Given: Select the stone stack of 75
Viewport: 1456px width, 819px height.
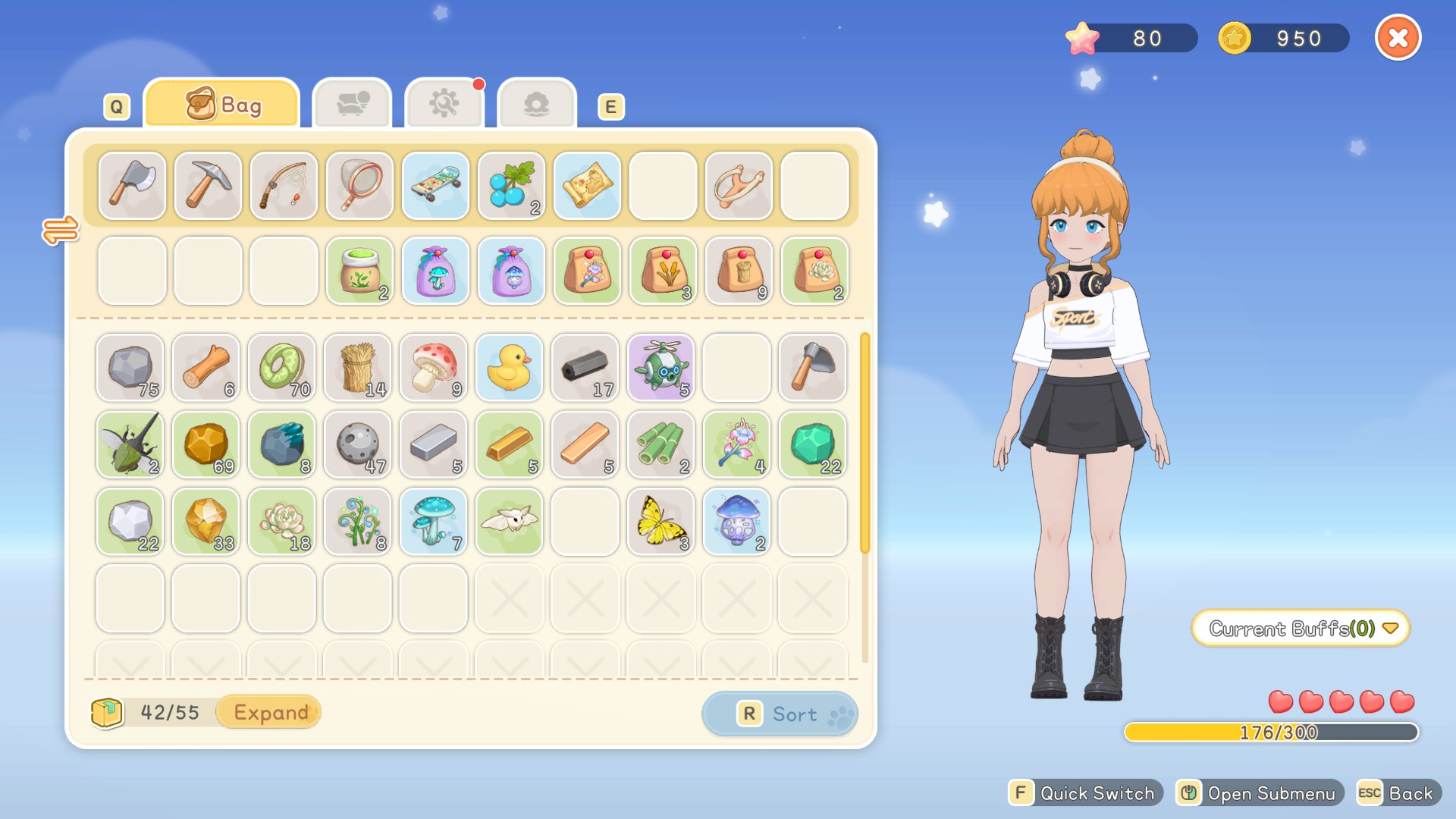Looking at the screenshot, I should click(x=130, y=368).
